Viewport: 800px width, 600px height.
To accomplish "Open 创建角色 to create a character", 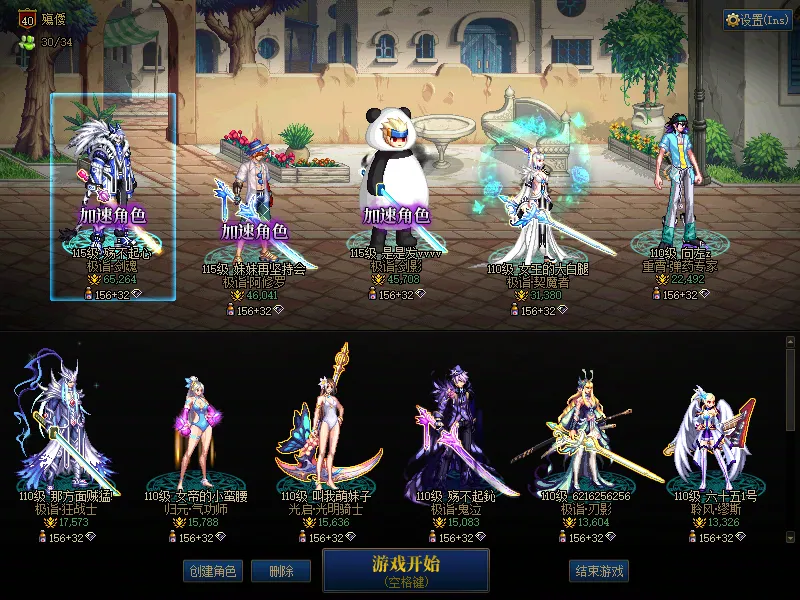I will tap(210, 571).
